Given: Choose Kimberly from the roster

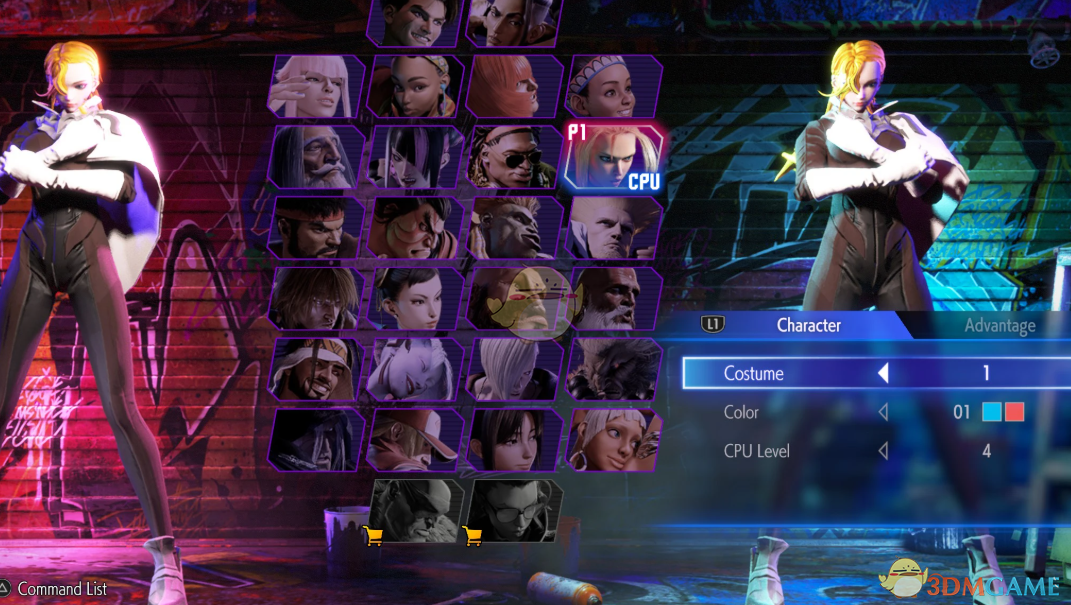Looking at the screenshot, I should pyautogui.click(x=415, y=86).
